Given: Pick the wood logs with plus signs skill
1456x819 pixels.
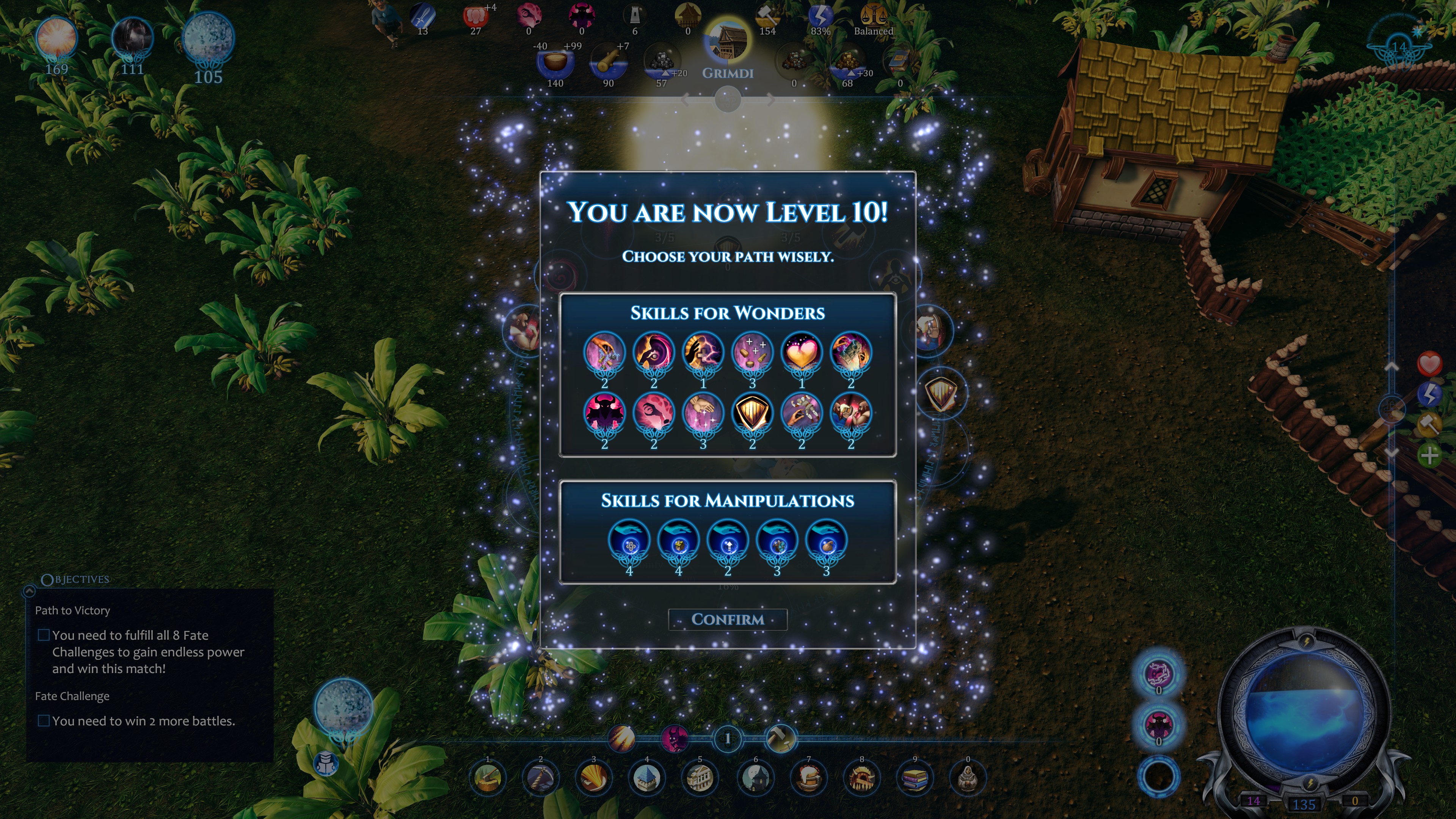Looking at the screenshot, I should 752,353.
